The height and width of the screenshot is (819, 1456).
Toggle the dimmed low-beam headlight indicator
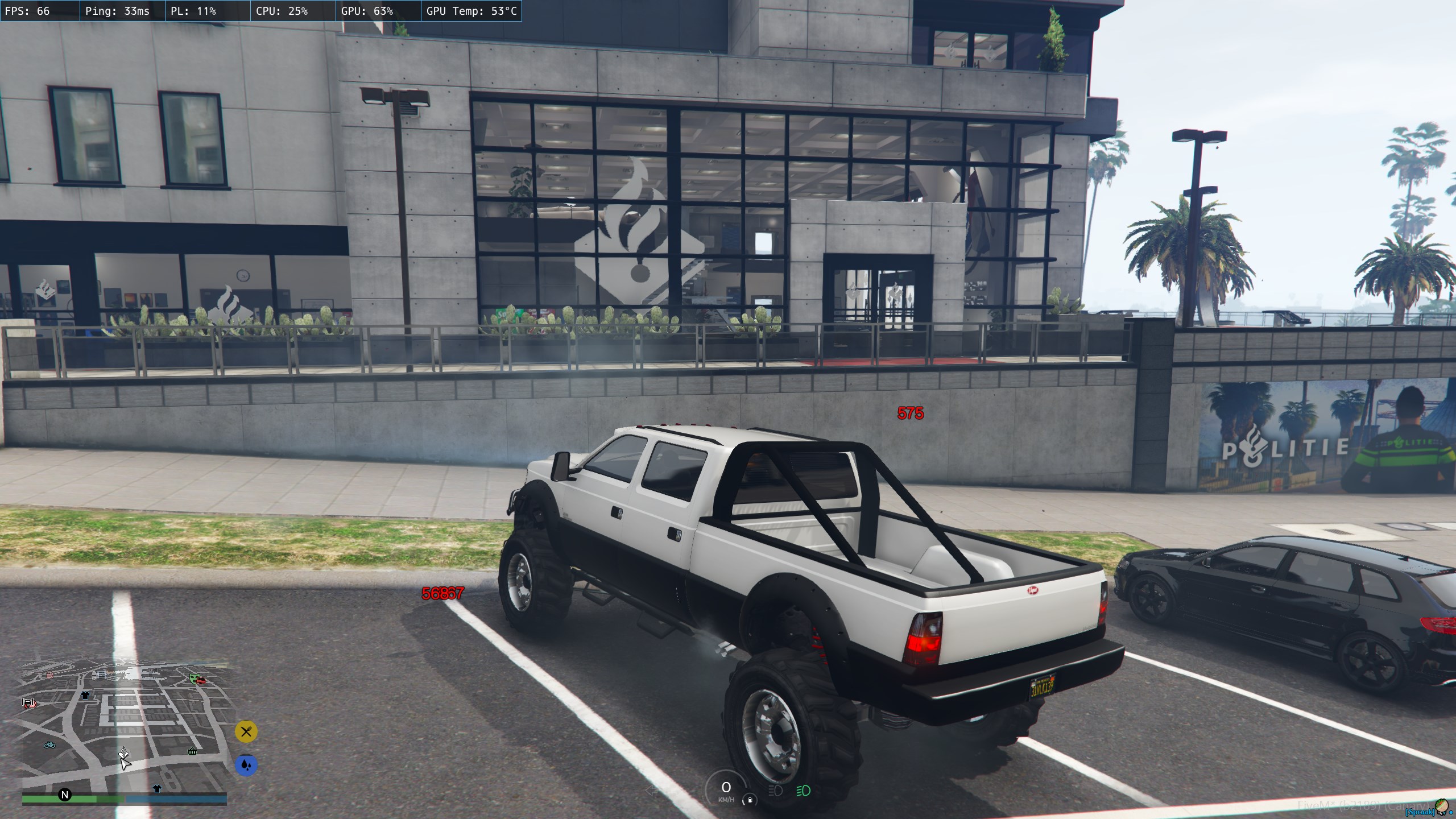coord(775,791)
